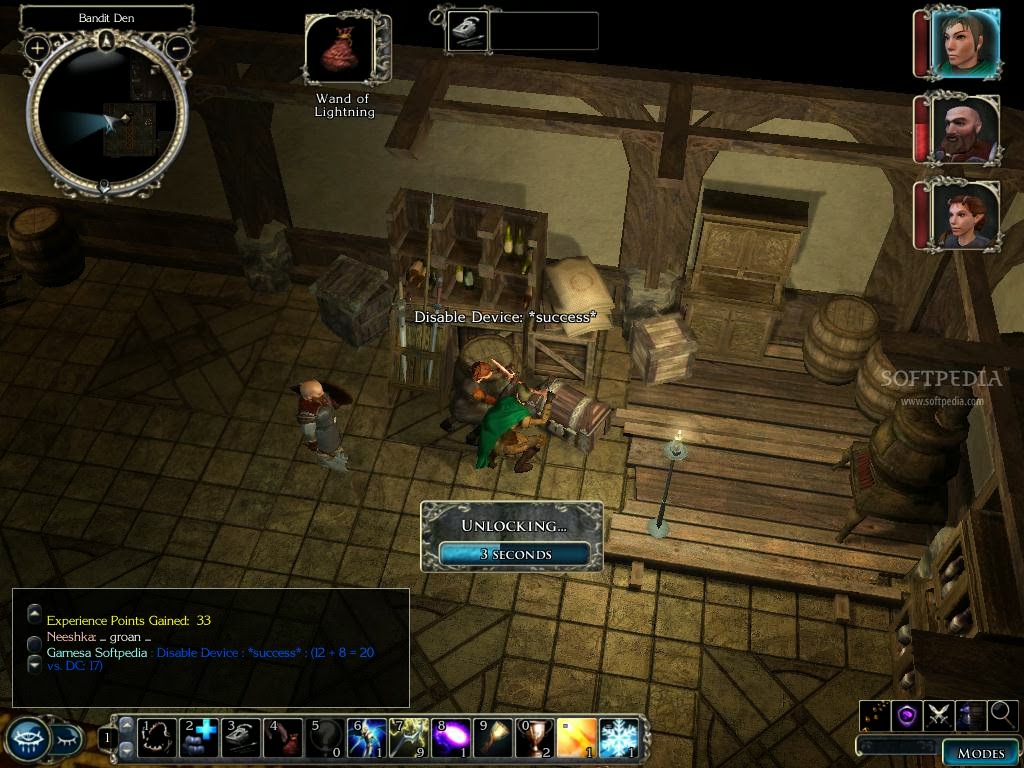
Task: Cast the snowflake ice spell on hotbar
Action: click(619, 738)
